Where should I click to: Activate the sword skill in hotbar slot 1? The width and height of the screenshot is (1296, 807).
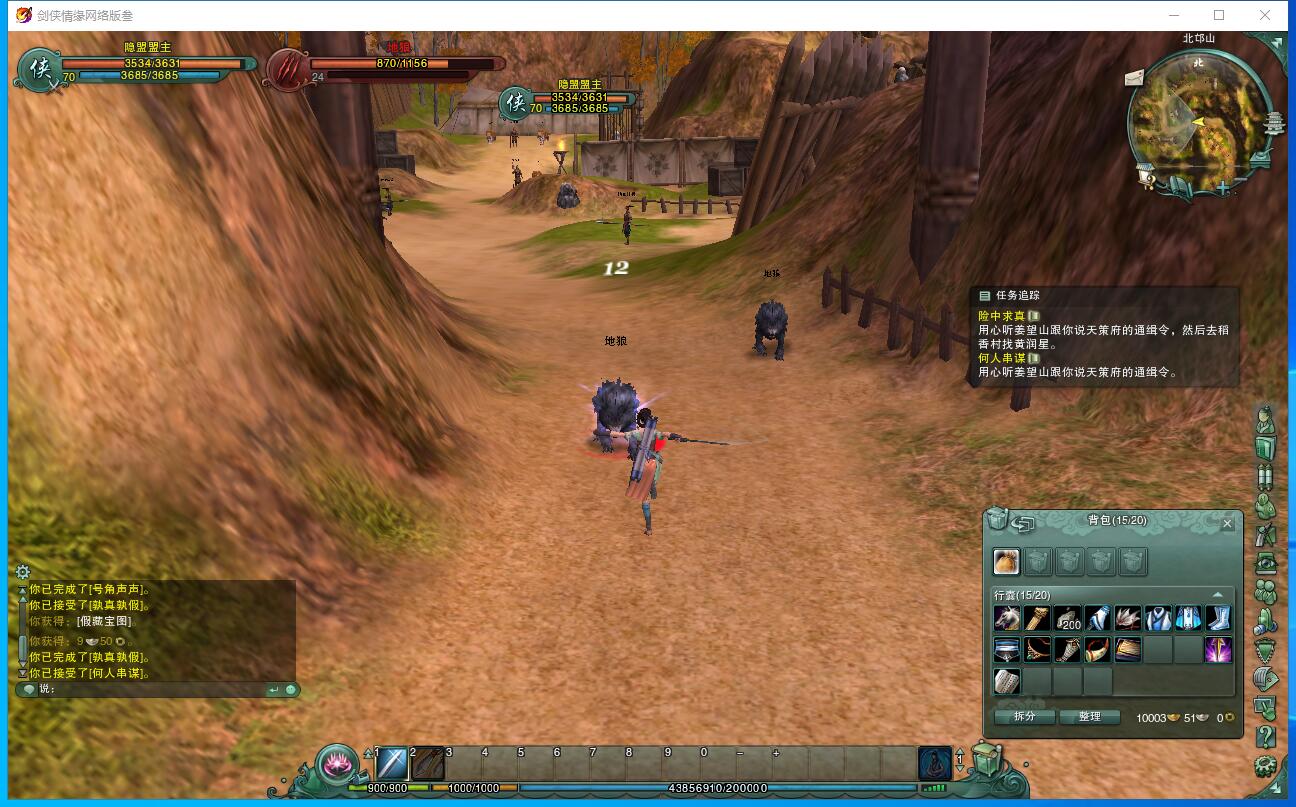click(392, 765)
